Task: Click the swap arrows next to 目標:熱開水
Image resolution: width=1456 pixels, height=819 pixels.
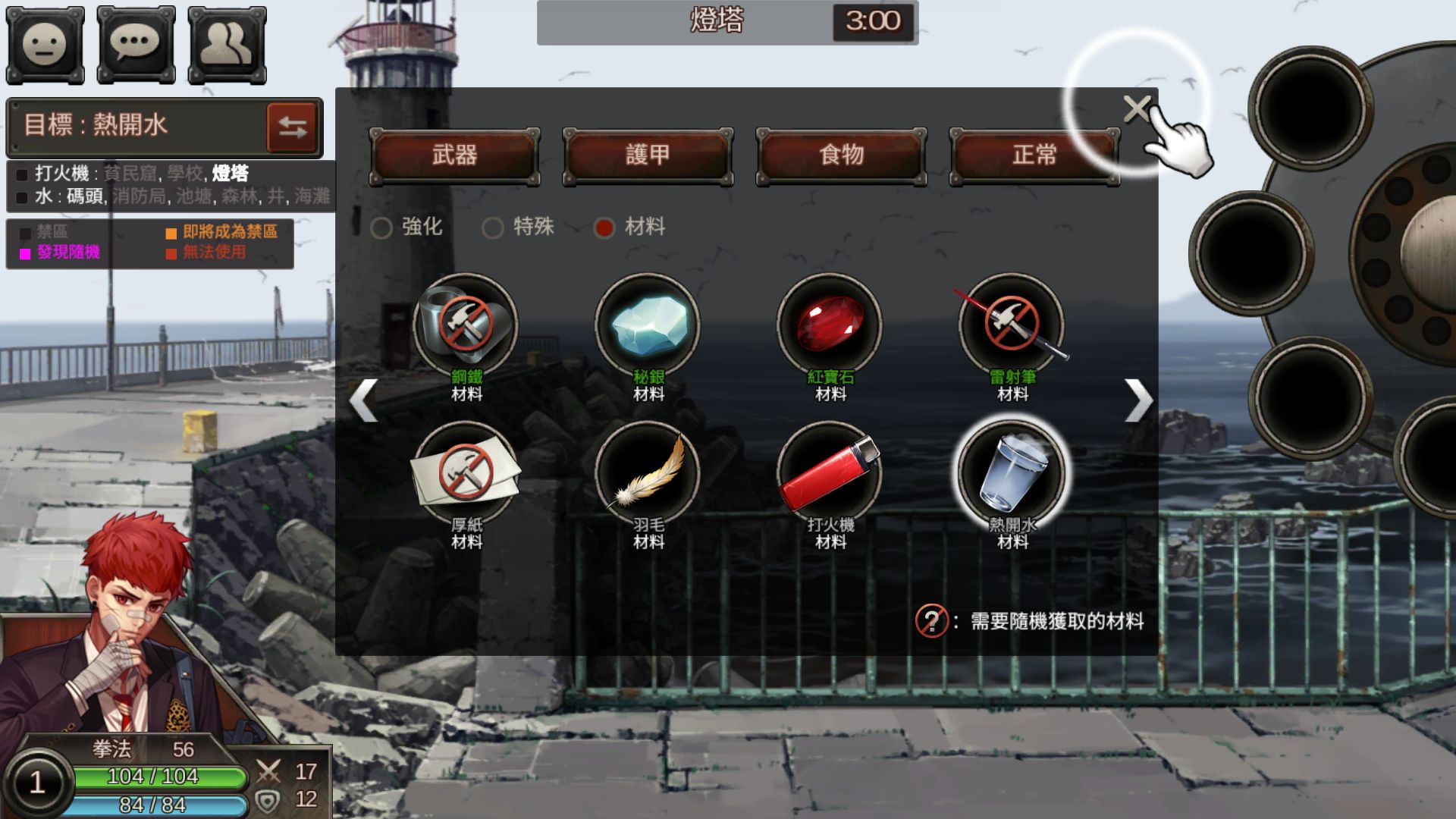Action: (293, 127)
